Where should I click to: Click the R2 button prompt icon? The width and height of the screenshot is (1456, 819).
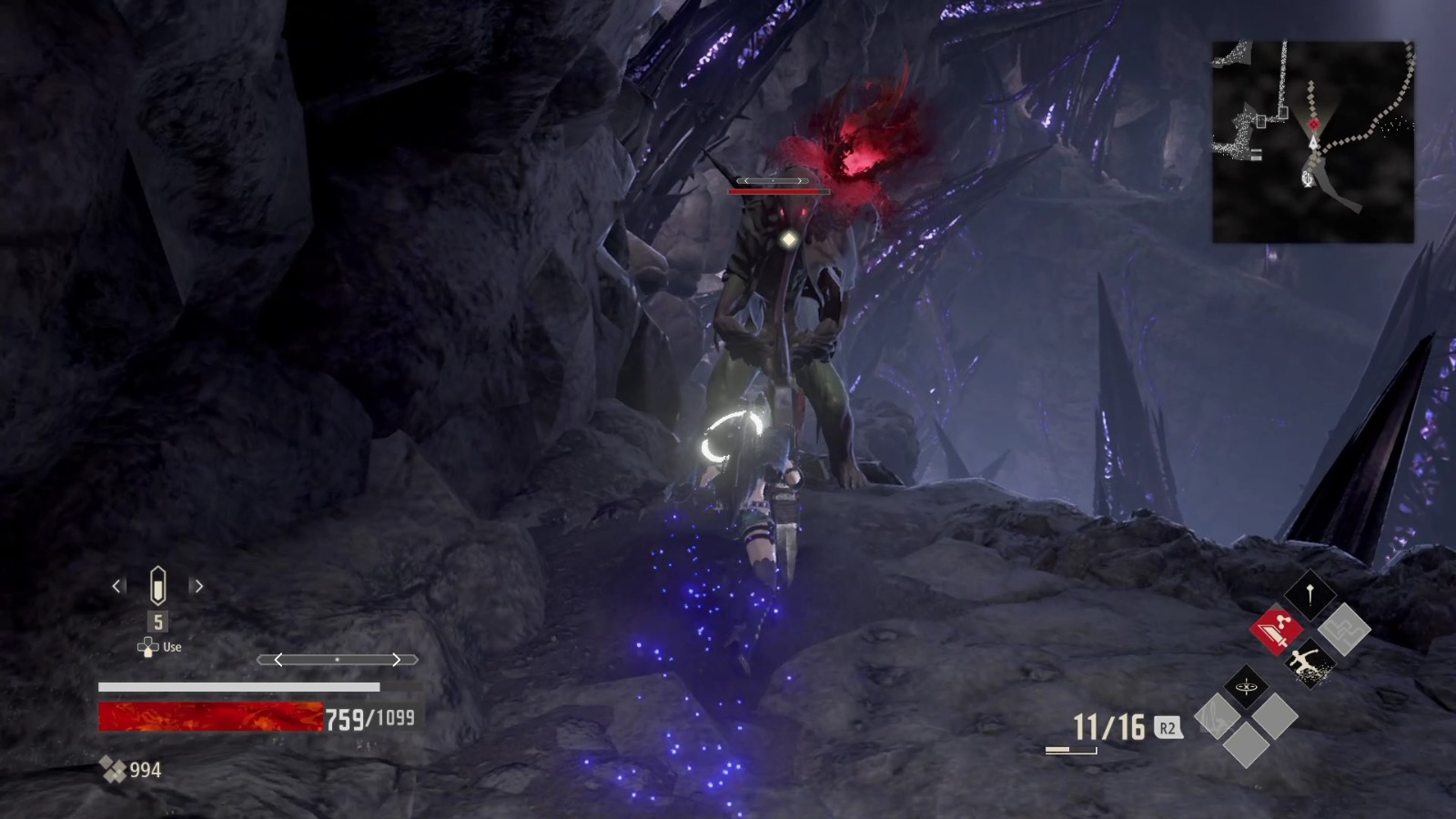(1168, 727)
